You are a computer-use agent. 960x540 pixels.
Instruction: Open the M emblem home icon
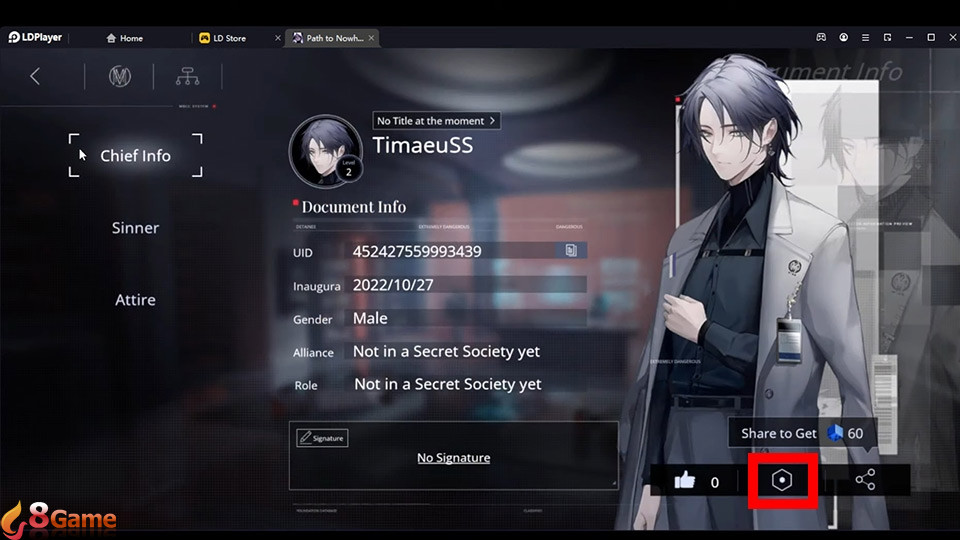(120, 76)
